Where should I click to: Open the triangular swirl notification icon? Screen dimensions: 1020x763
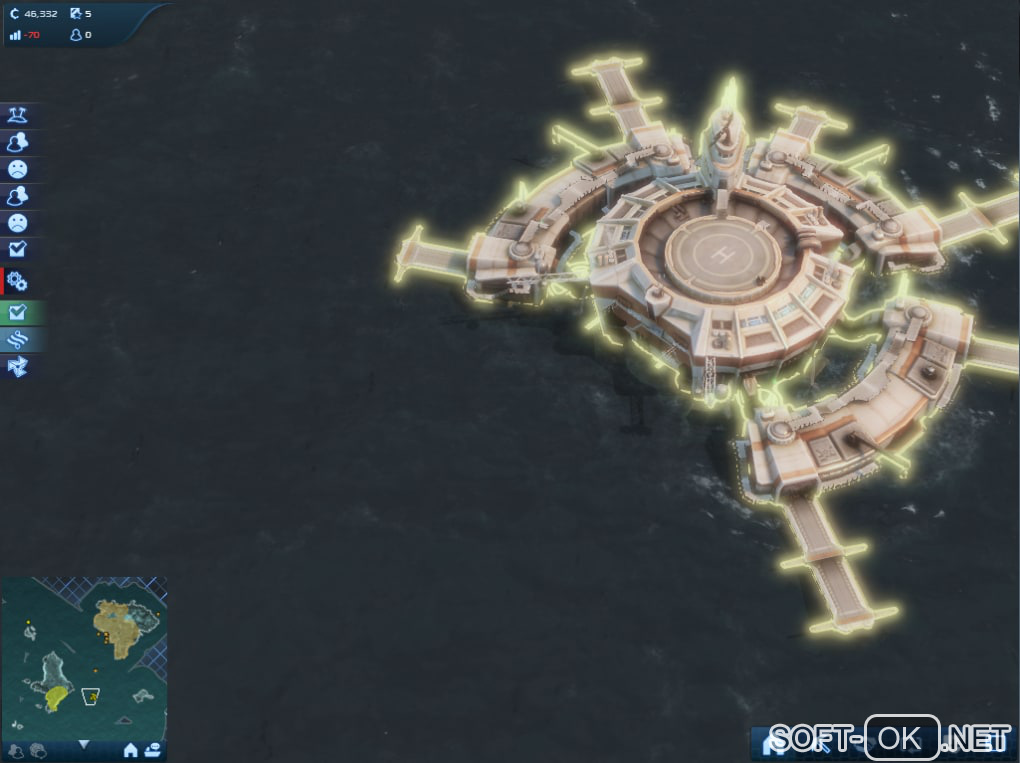[17, 367]
